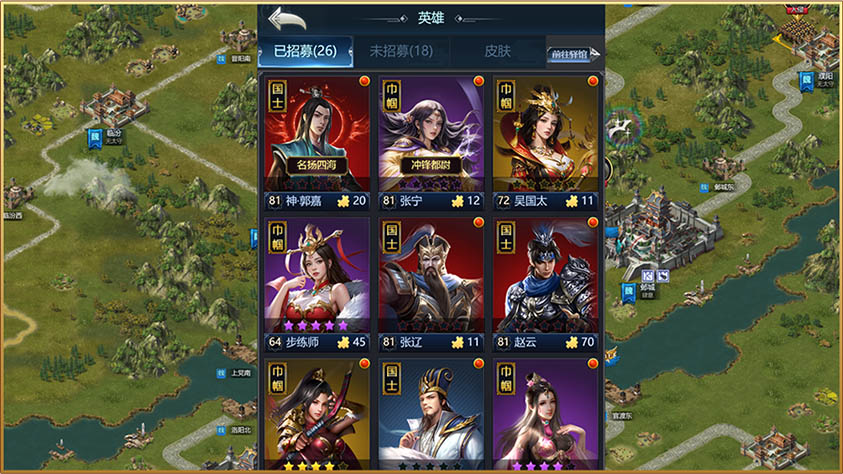Switch to the 已招募(26) tab
The height and width of the screenshot is (474, 843).
305,51
